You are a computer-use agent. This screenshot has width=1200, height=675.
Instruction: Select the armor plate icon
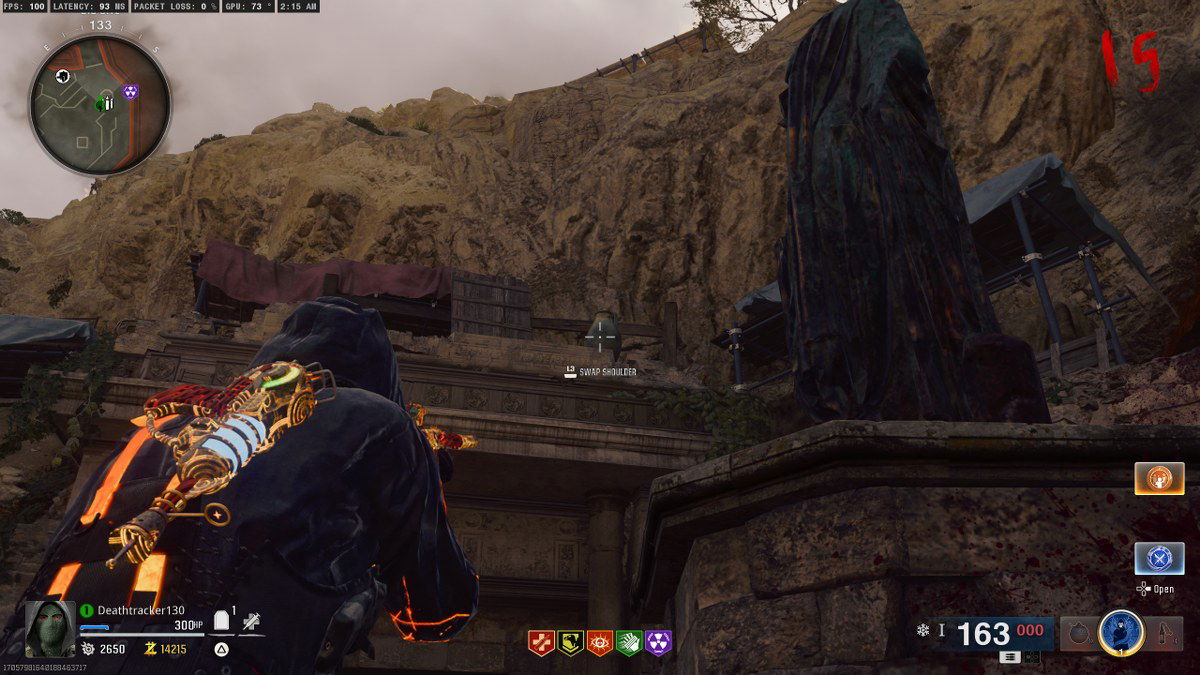point(223,621)
